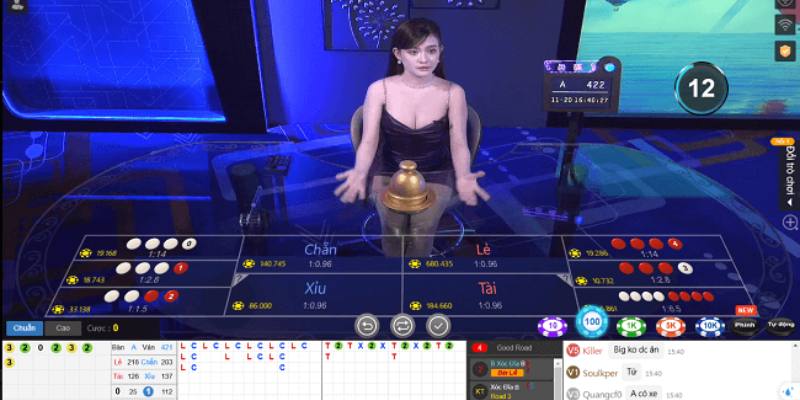Bet on the Tài area
Image resolution: width=800 pixels, height=400 pixels.
click(x=484, y=294)
